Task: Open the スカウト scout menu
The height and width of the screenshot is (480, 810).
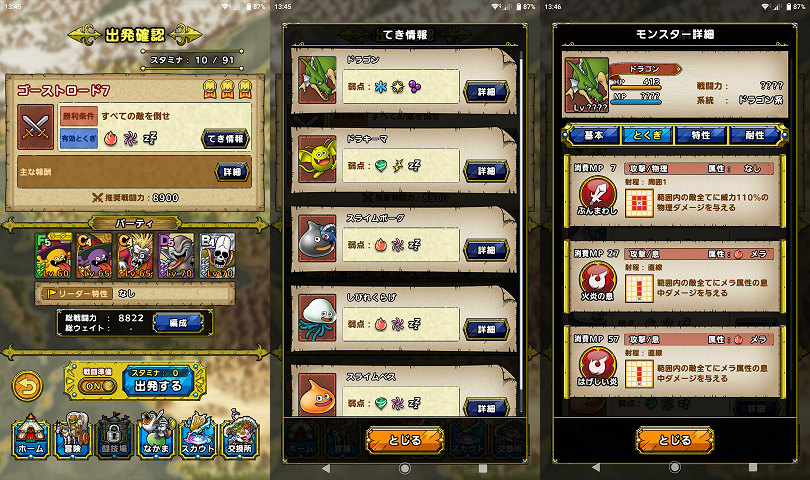Action: (197, 438)
